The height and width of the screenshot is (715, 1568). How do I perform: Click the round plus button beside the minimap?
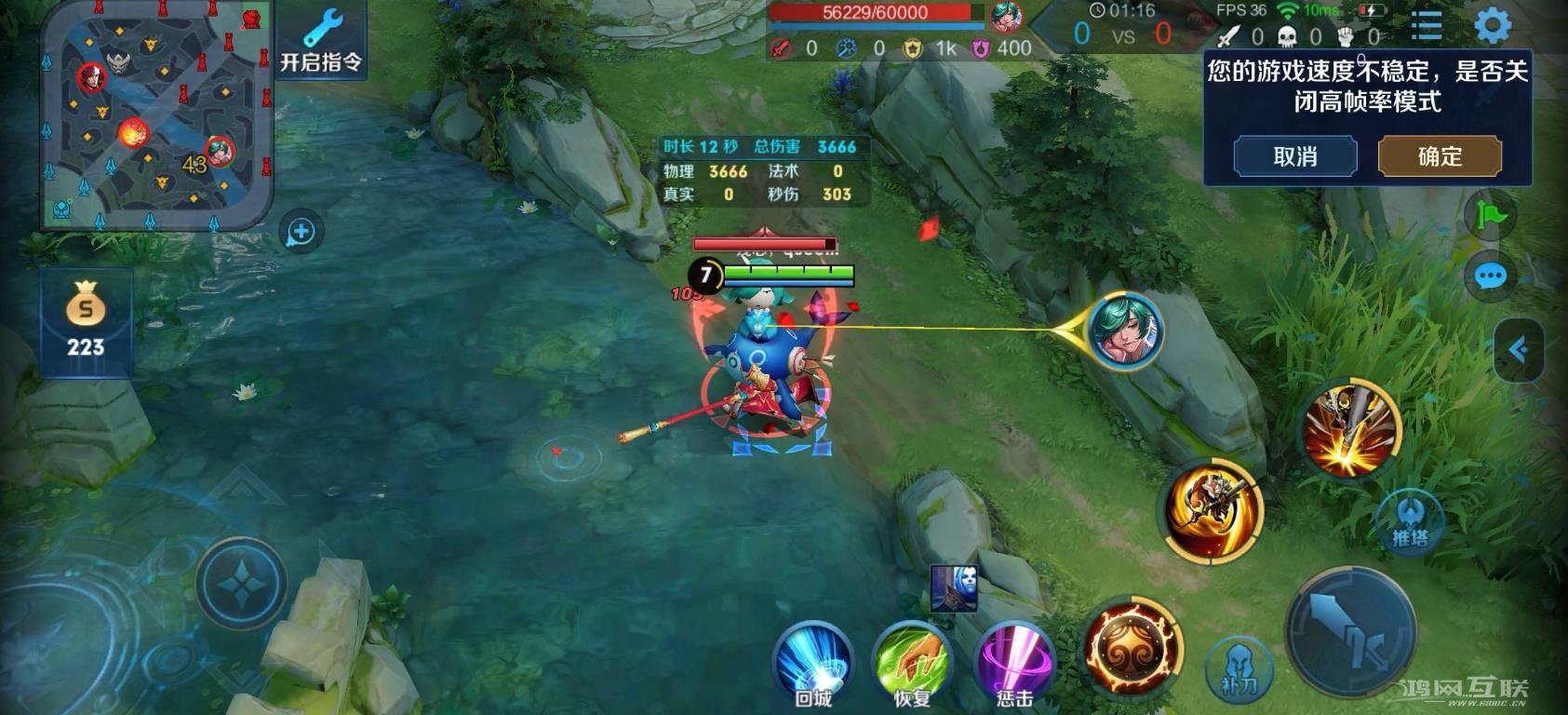[302, 232]
